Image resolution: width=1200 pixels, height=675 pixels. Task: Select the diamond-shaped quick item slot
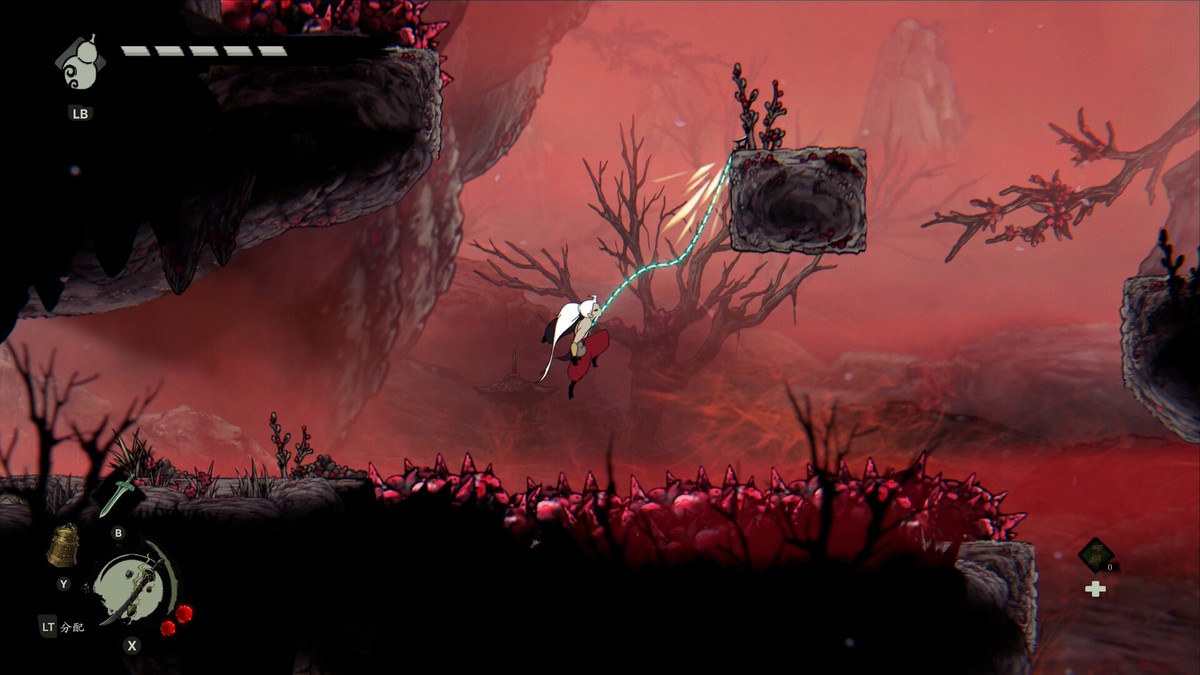pos(1096,554)
